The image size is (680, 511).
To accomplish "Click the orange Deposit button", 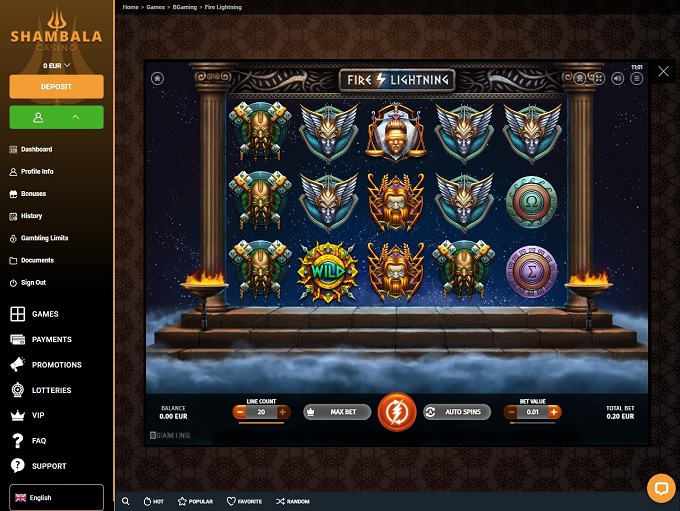I will [56, 87].
